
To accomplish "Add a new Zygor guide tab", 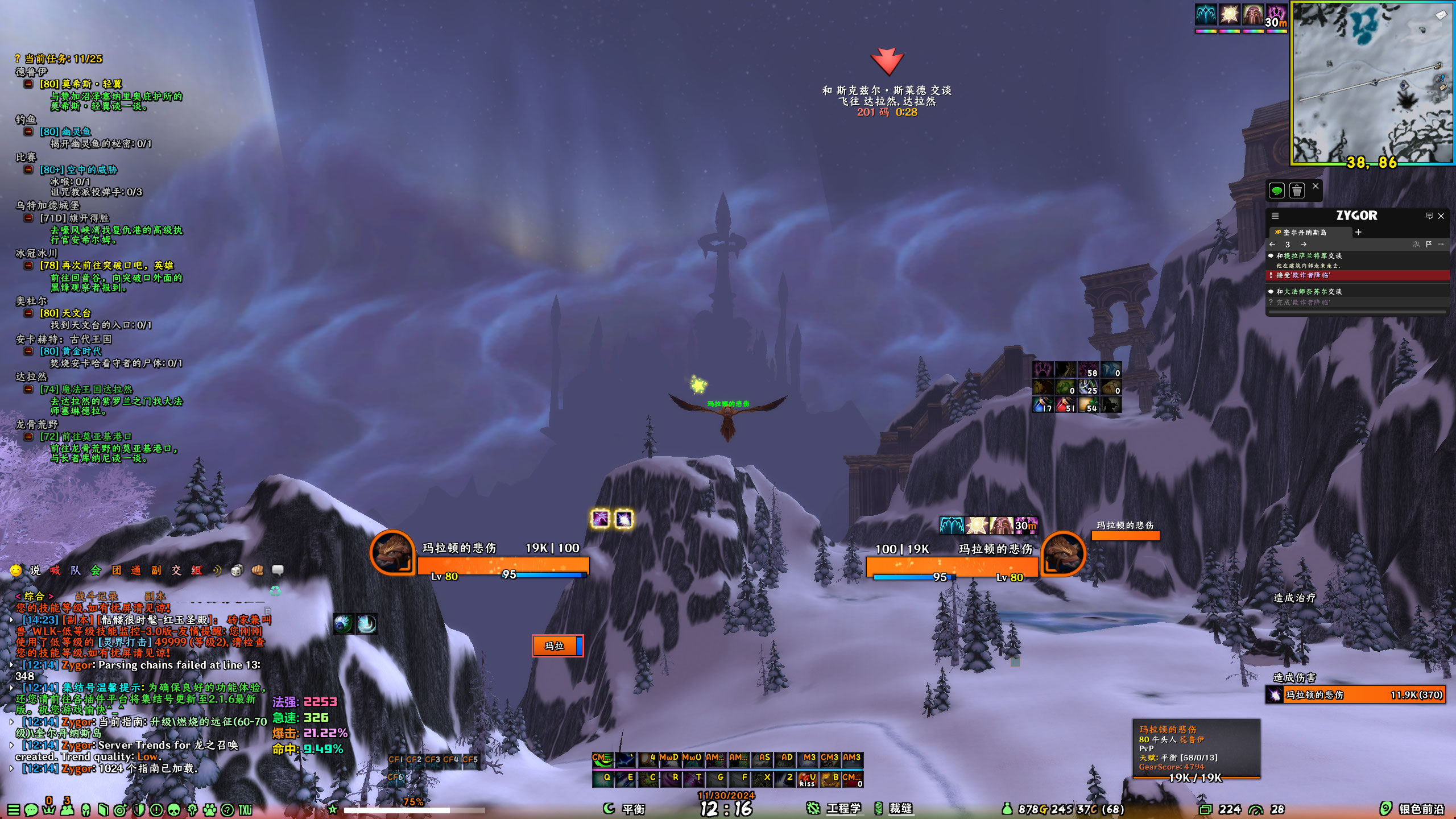I will (1358, 232).
